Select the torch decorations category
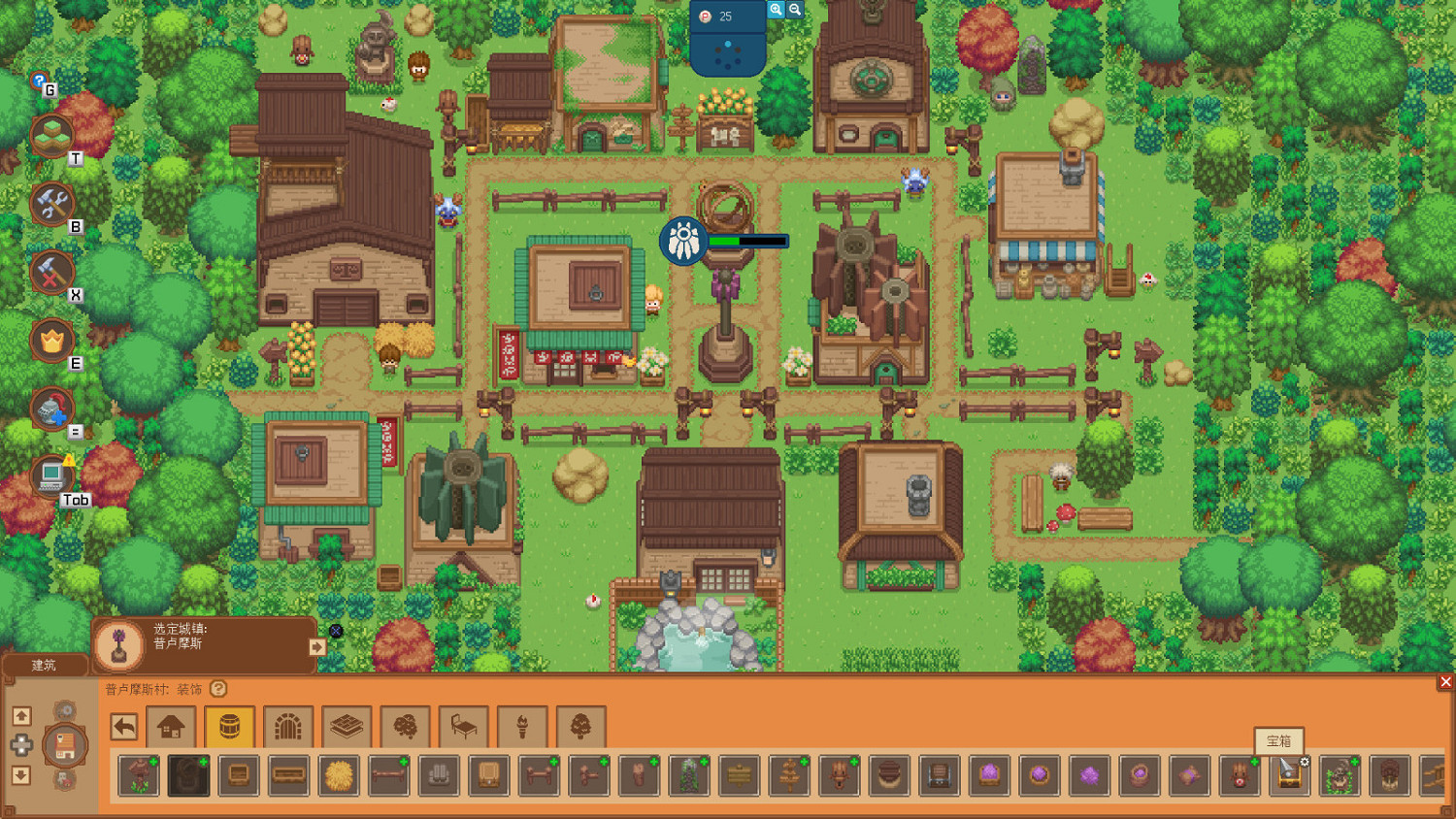Screen dimensions: 1456x819 pos(522,725)
